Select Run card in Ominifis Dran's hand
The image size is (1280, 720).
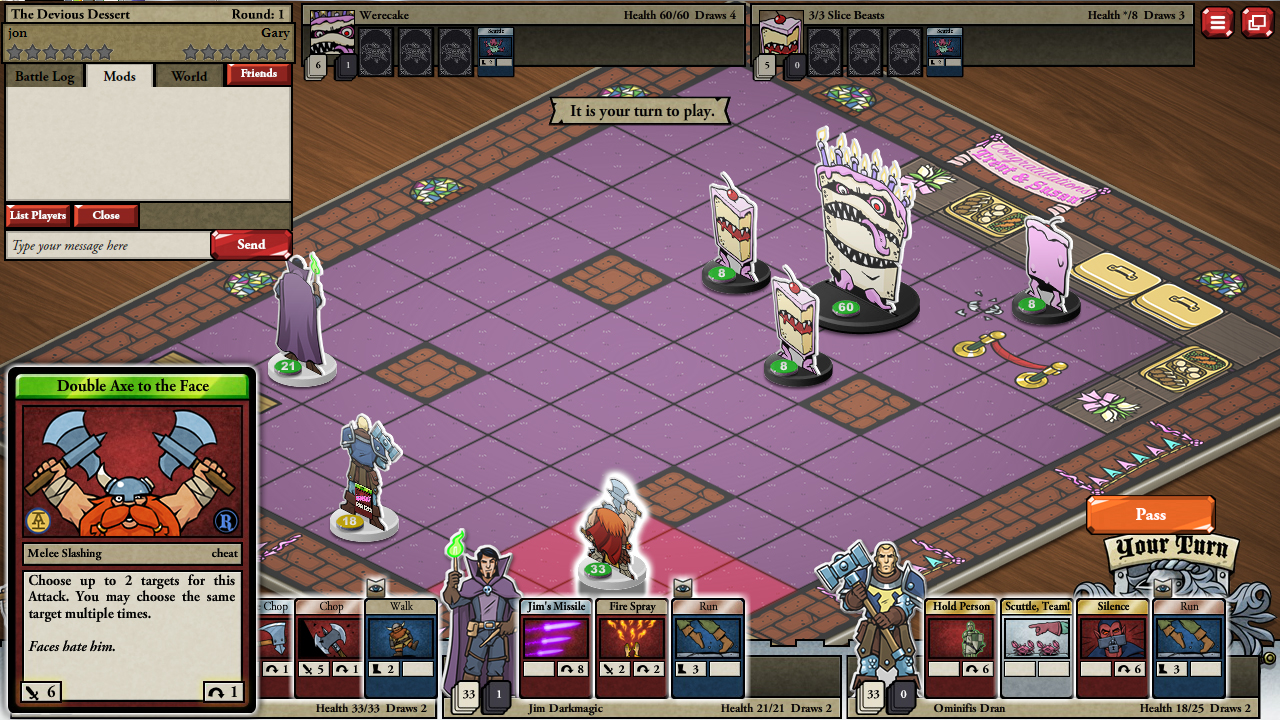pos(1189,640)
